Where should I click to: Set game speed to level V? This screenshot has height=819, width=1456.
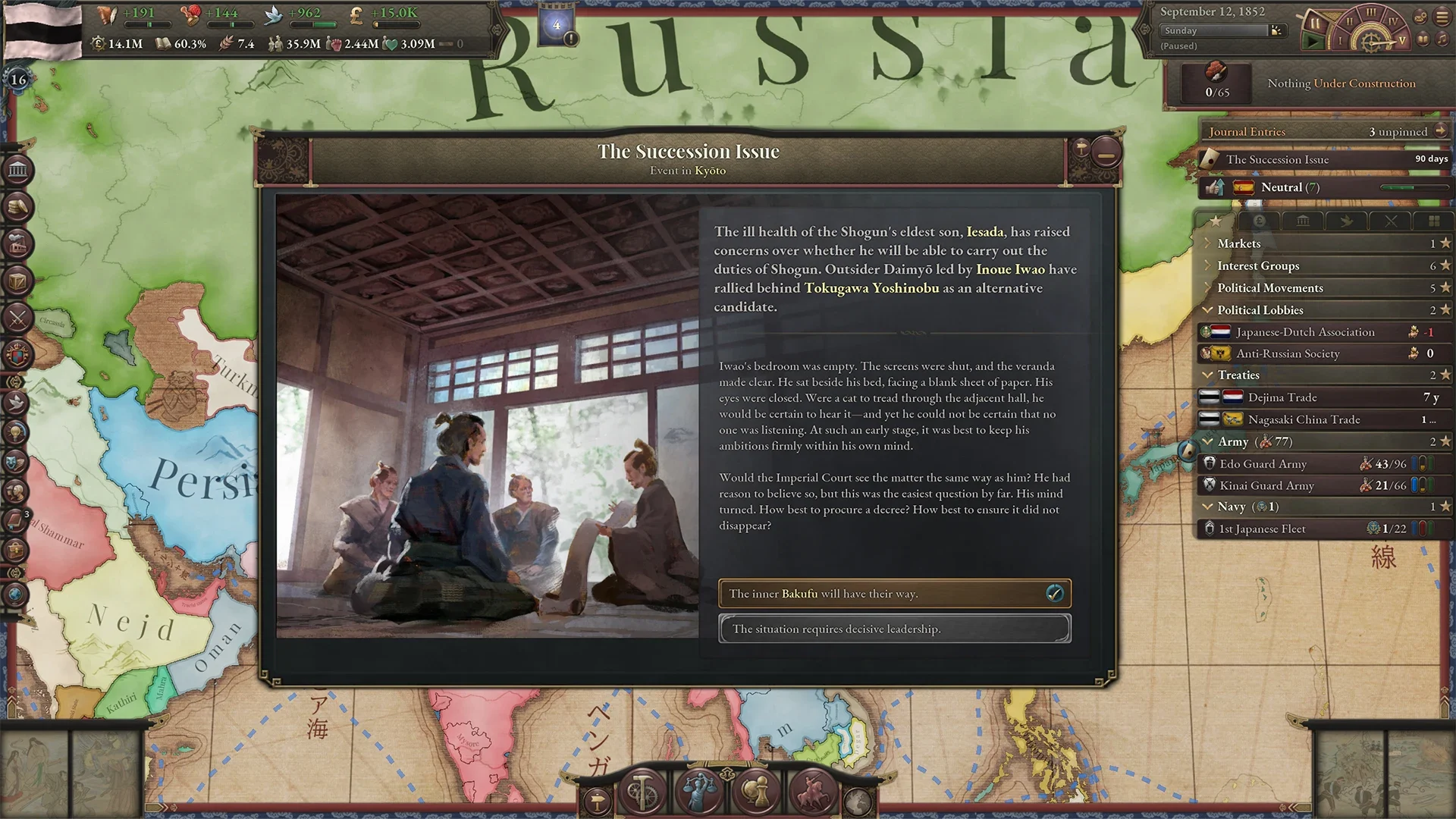pyautogui.click(x=1402, y=41)
